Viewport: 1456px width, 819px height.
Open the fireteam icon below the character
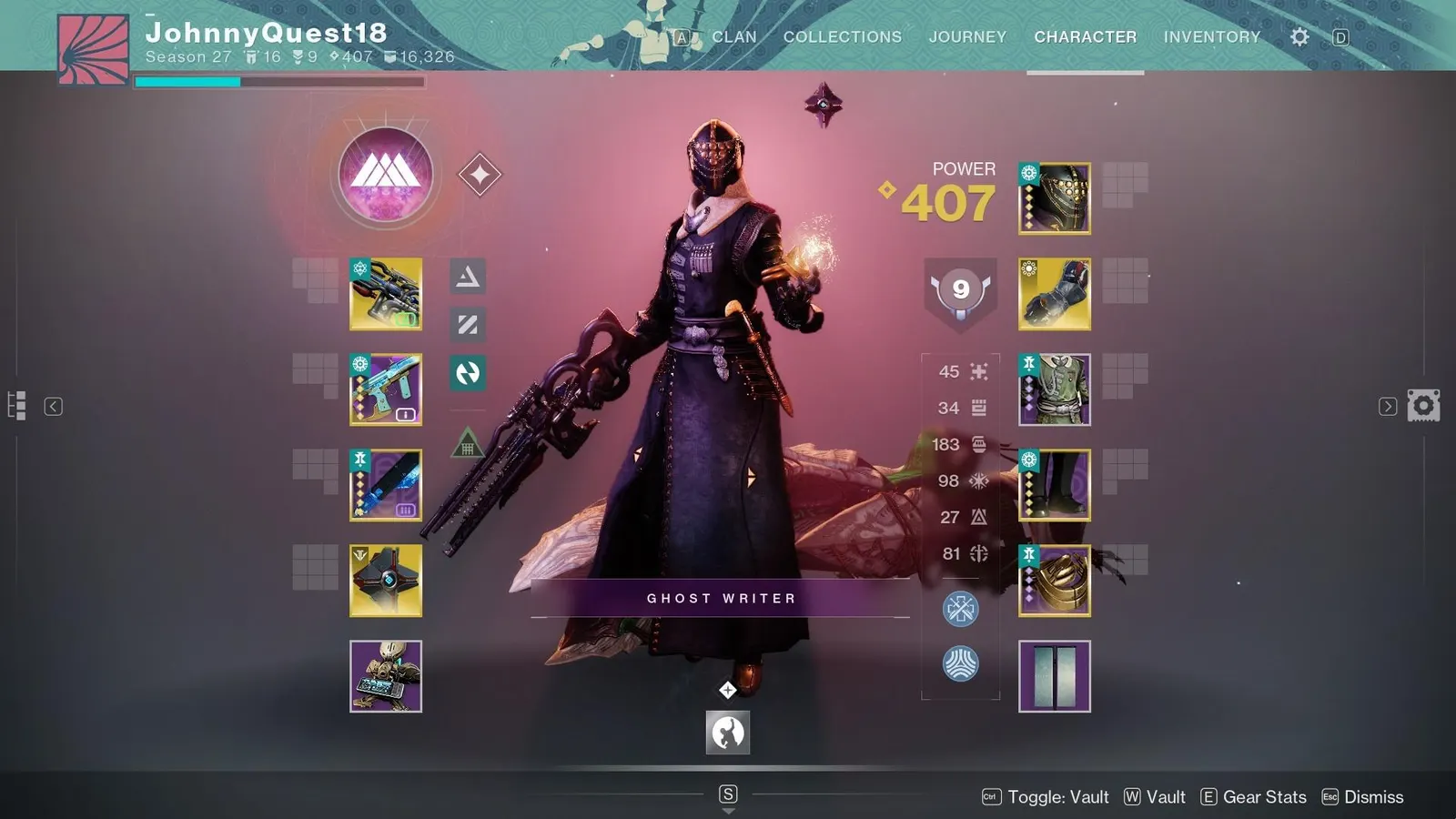[x=727, y=733]
